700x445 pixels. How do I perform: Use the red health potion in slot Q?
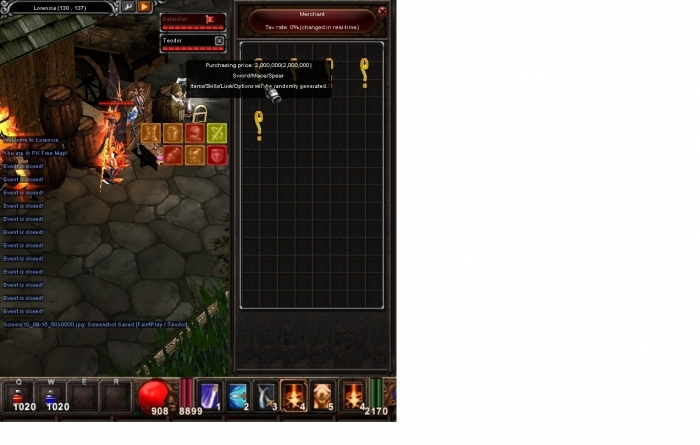coord(18,395)
